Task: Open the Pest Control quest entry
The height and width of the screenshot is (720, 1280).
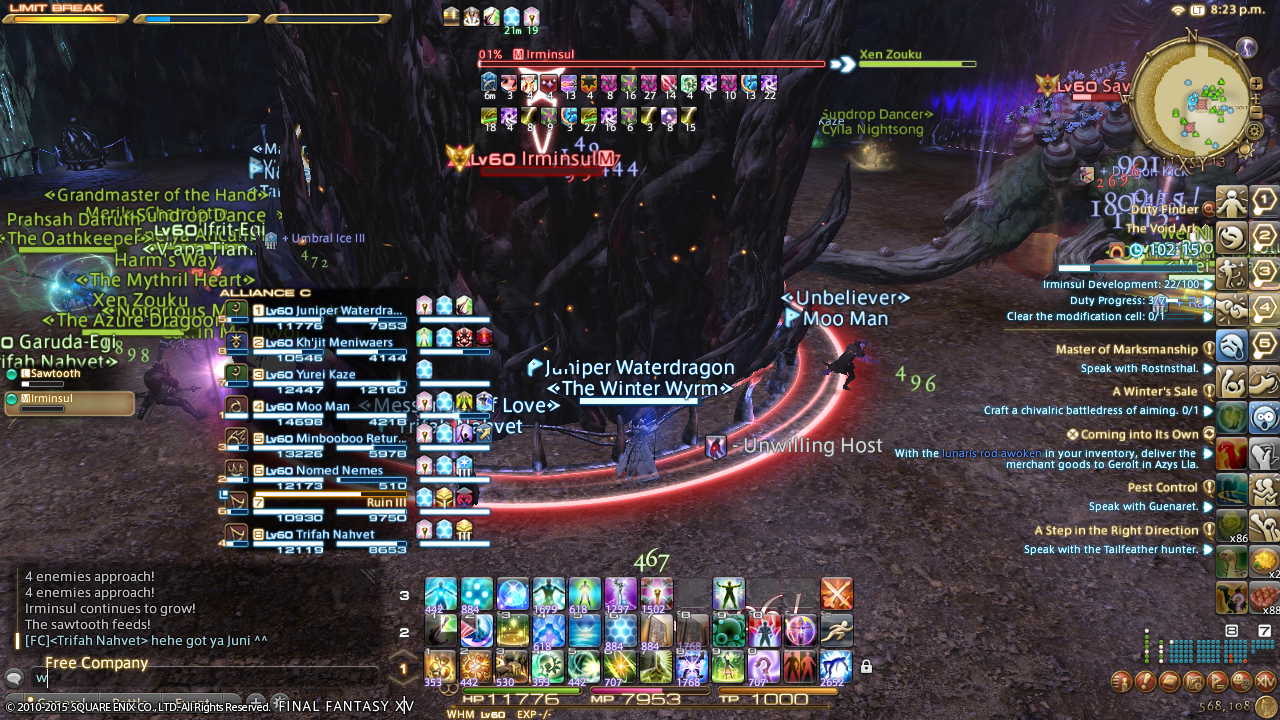Action: pos(1162,488)
